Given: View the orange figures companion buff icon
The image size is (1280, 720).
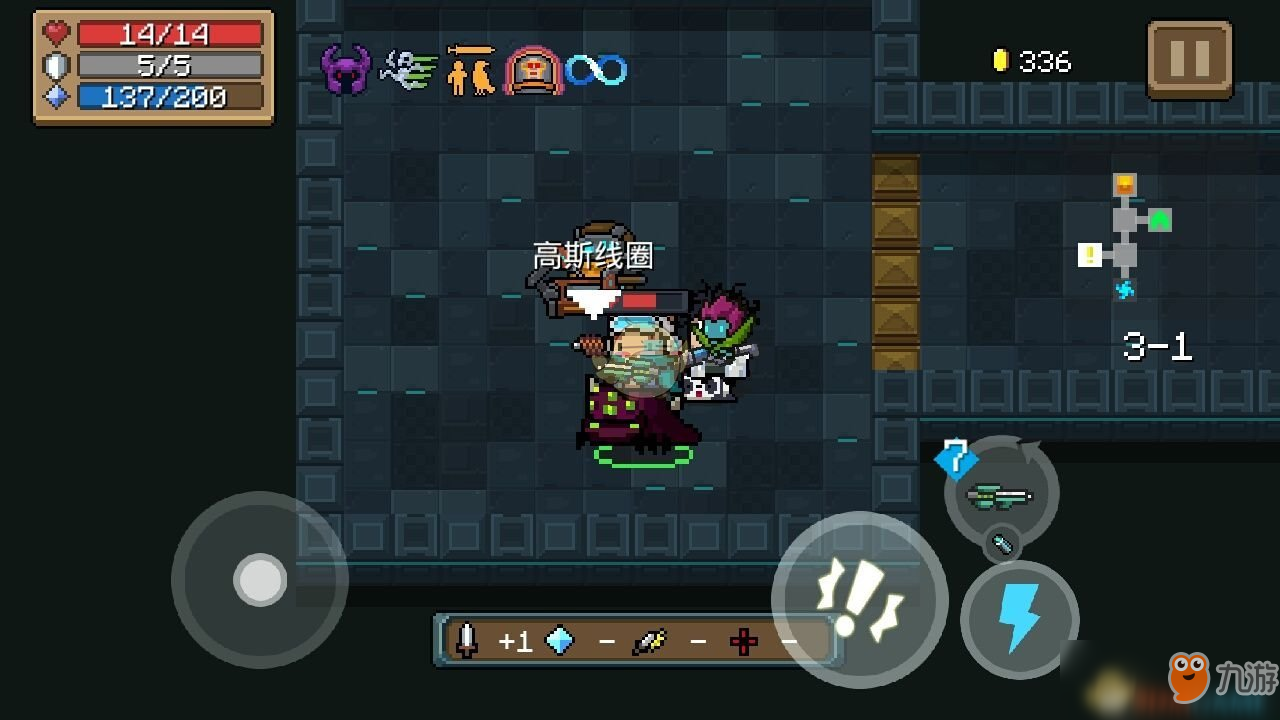Looking at the screenshot, I should click(470, 70).
